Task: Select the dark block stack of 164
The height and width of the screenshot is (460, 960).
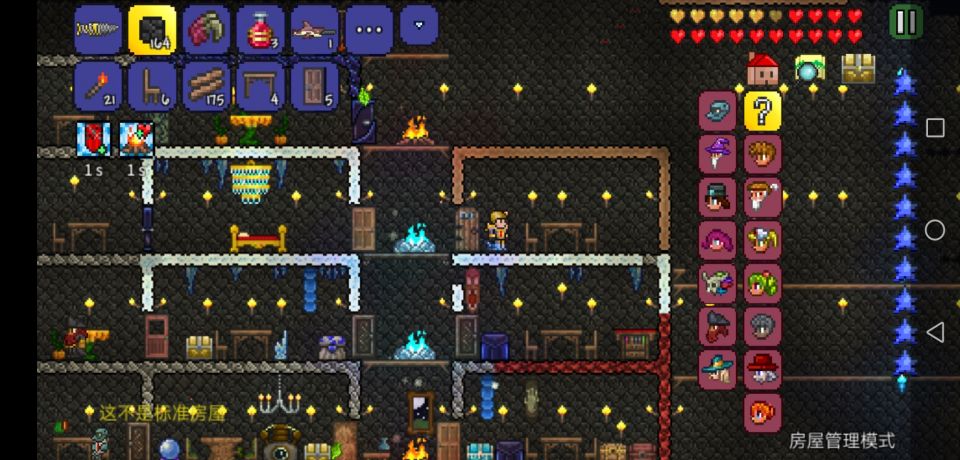Action: pos(152,29)
